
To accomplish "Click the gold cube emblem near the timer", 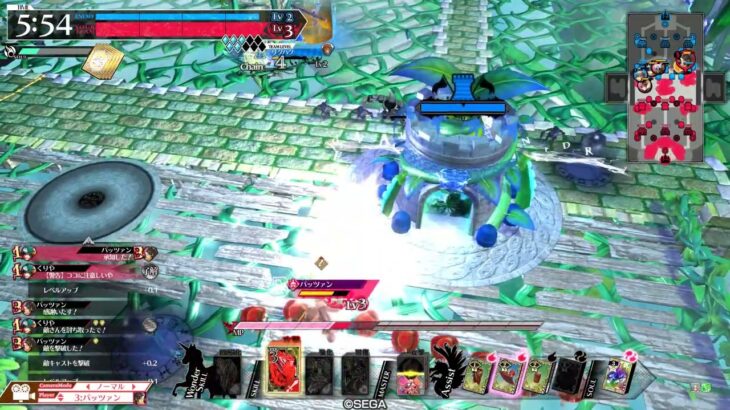I will pyautogui.click(x=101, y=62).
